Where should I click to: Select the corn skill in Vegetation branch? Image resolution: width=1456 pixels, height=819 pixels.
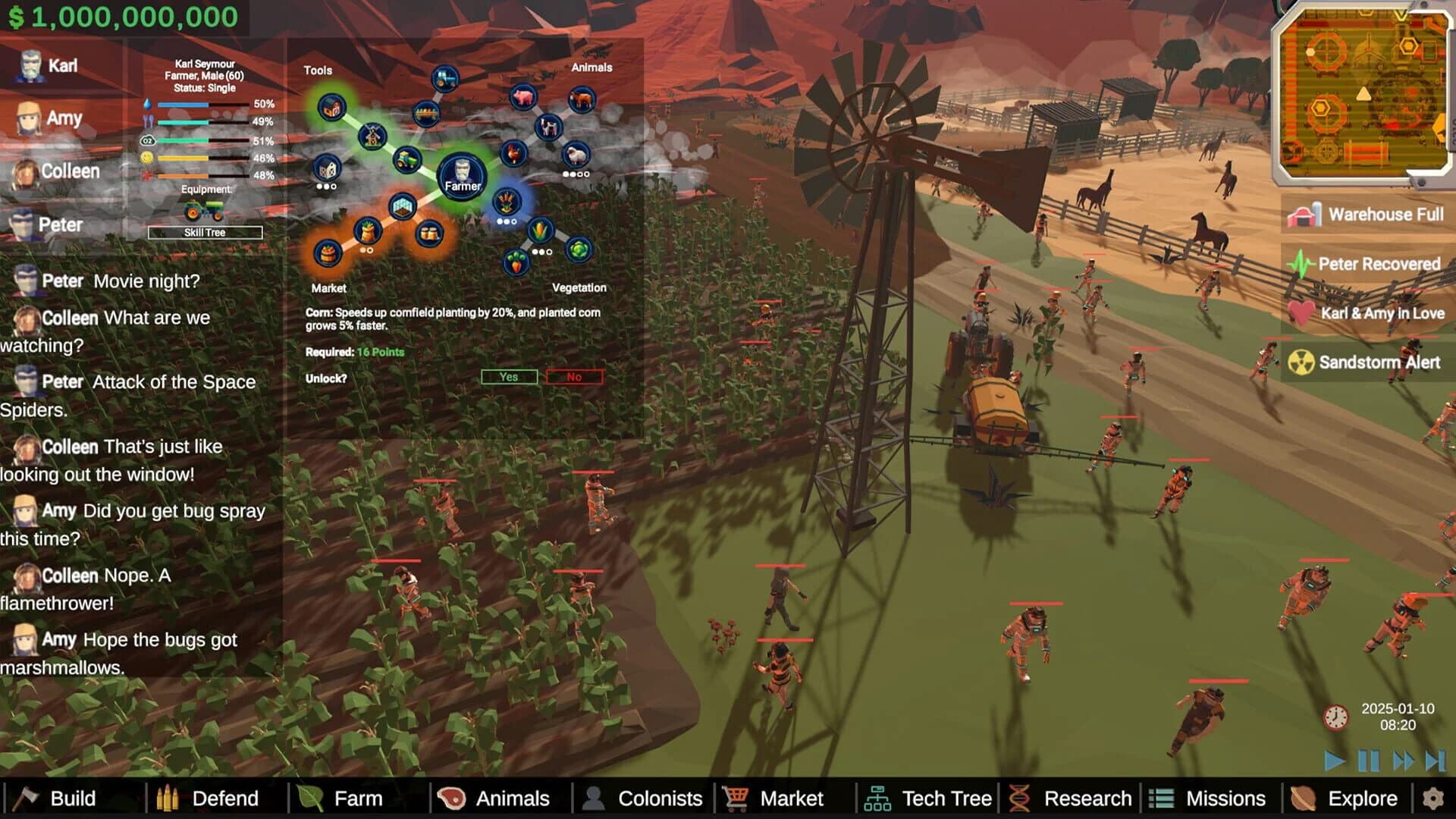[x=541, y=231]
